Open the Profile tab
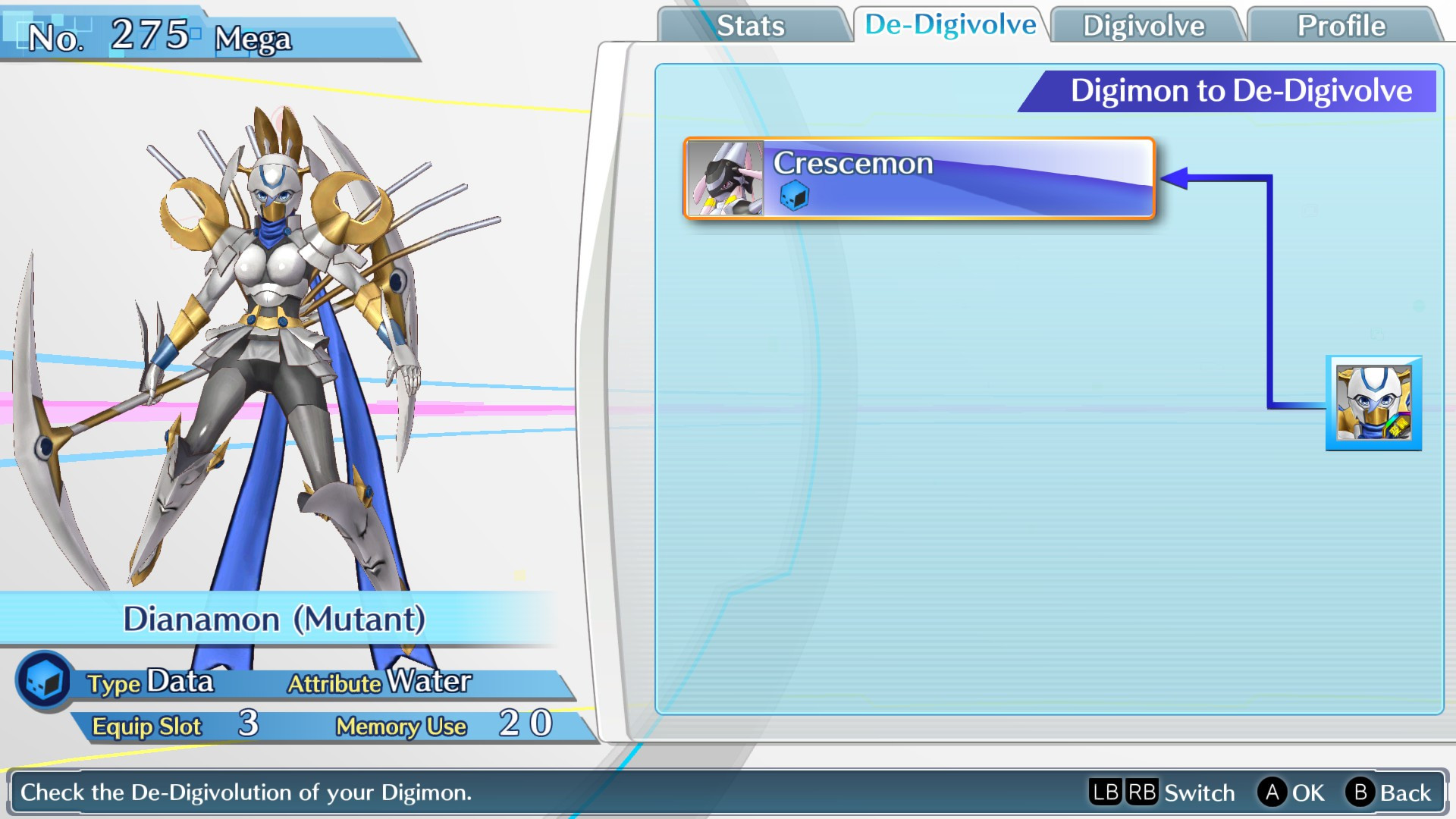Screen dimensions: 1456x819 [x=1341, y=25]
